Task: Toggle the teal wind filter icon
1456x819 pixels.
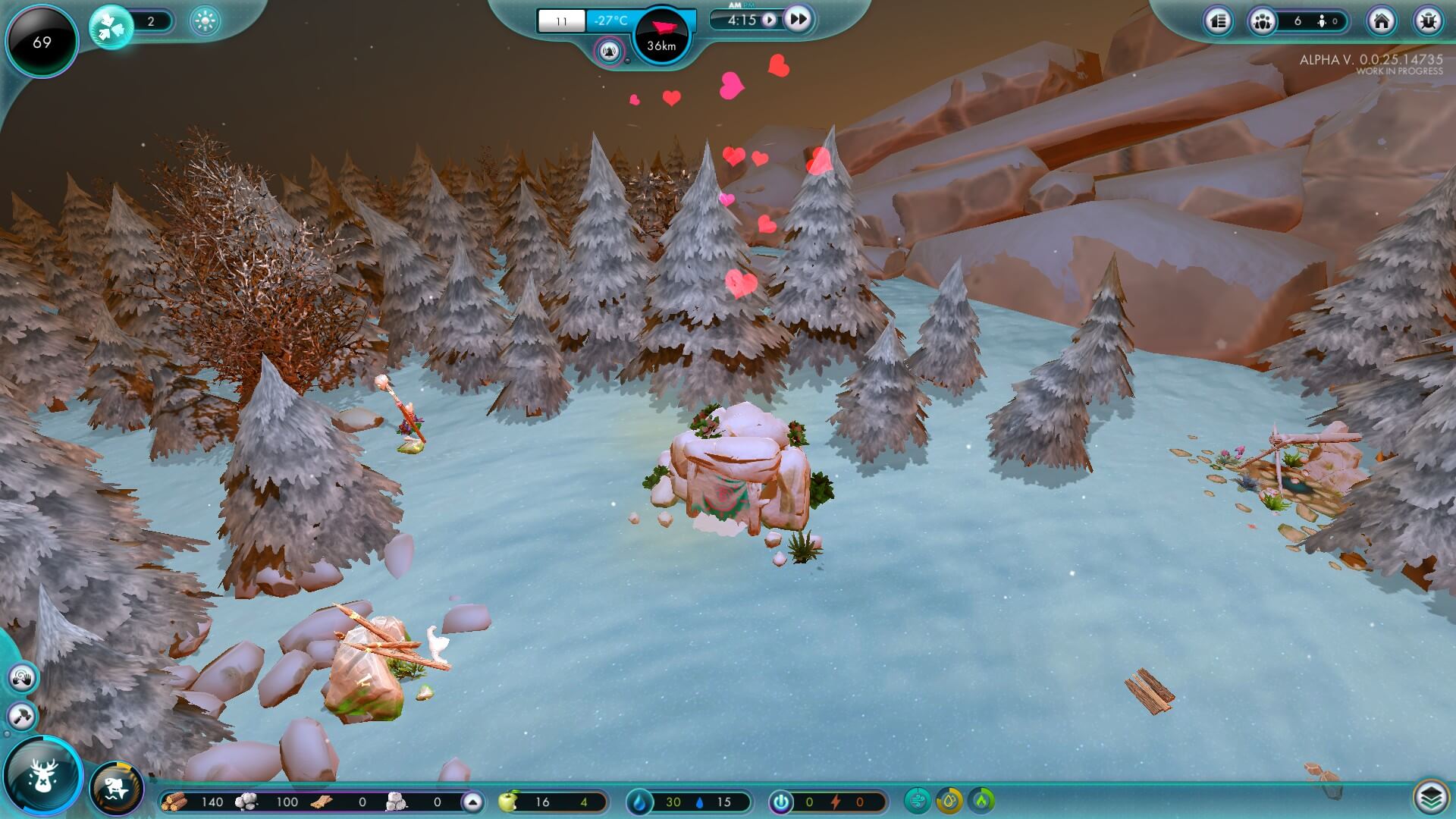Action: tap(918, 801)
